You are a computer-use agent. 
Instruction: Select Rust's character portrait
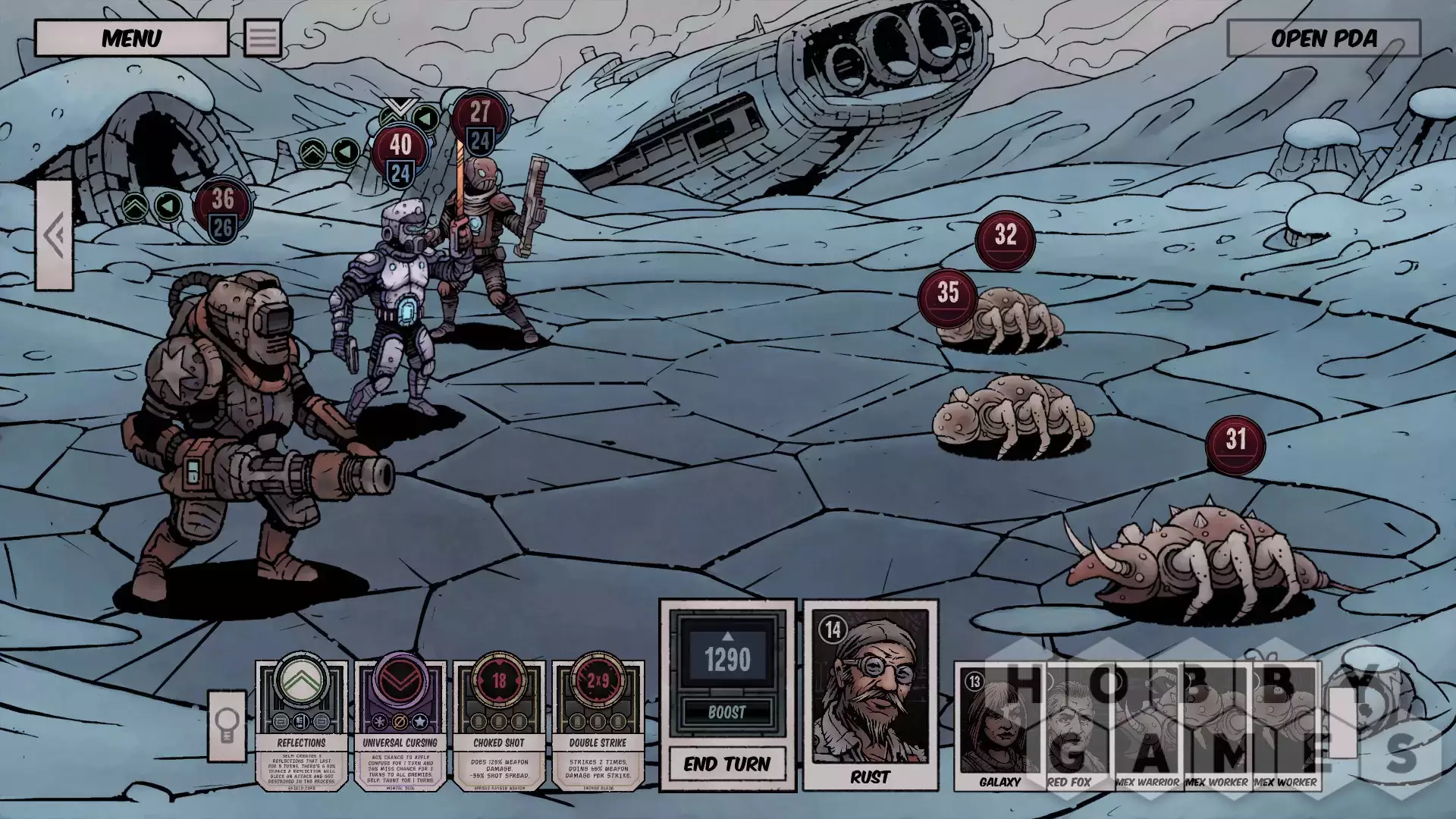[870, 694]
